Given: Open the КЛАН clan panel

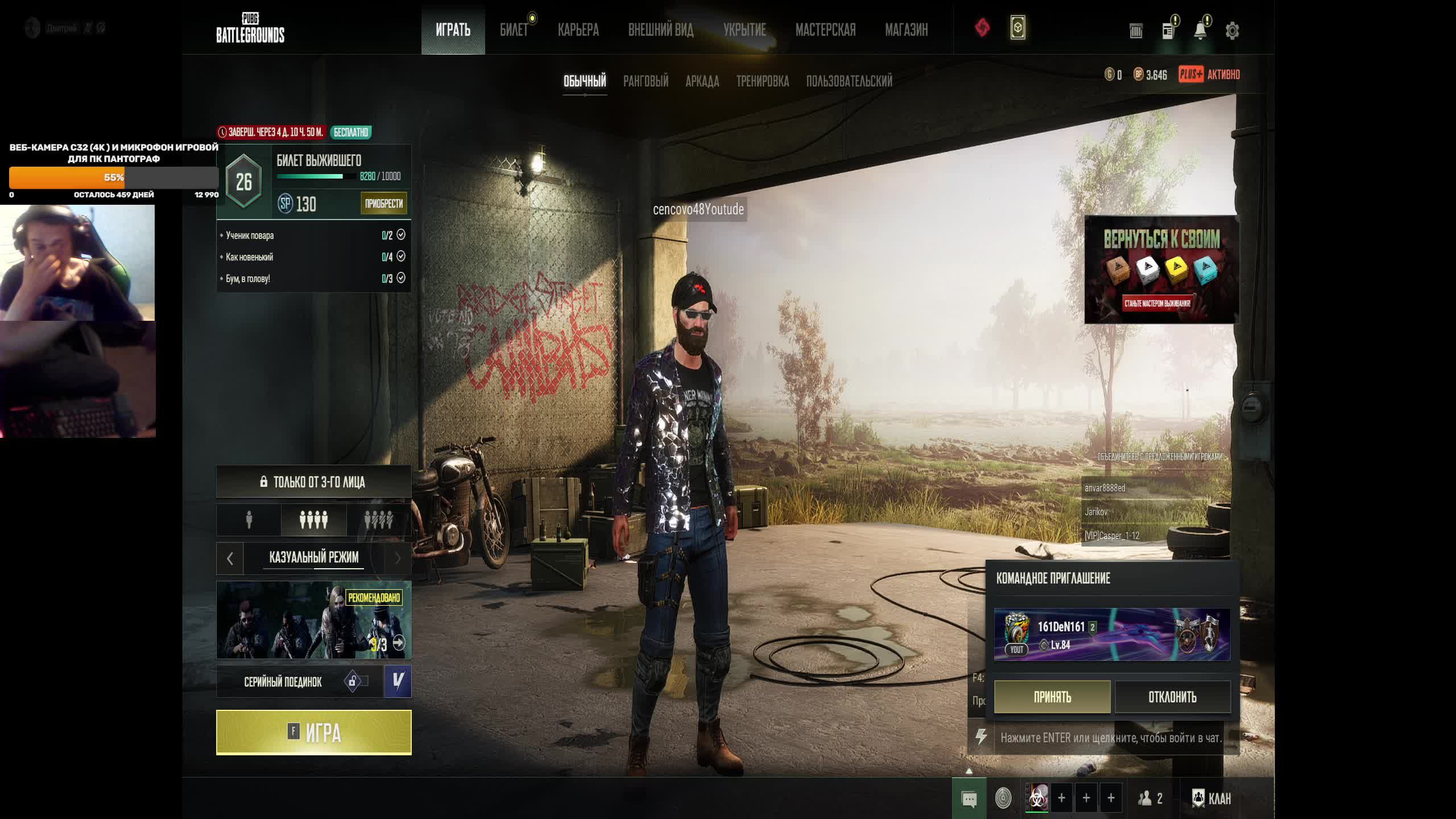Looking at the screenshot, I should [1211, 798].
